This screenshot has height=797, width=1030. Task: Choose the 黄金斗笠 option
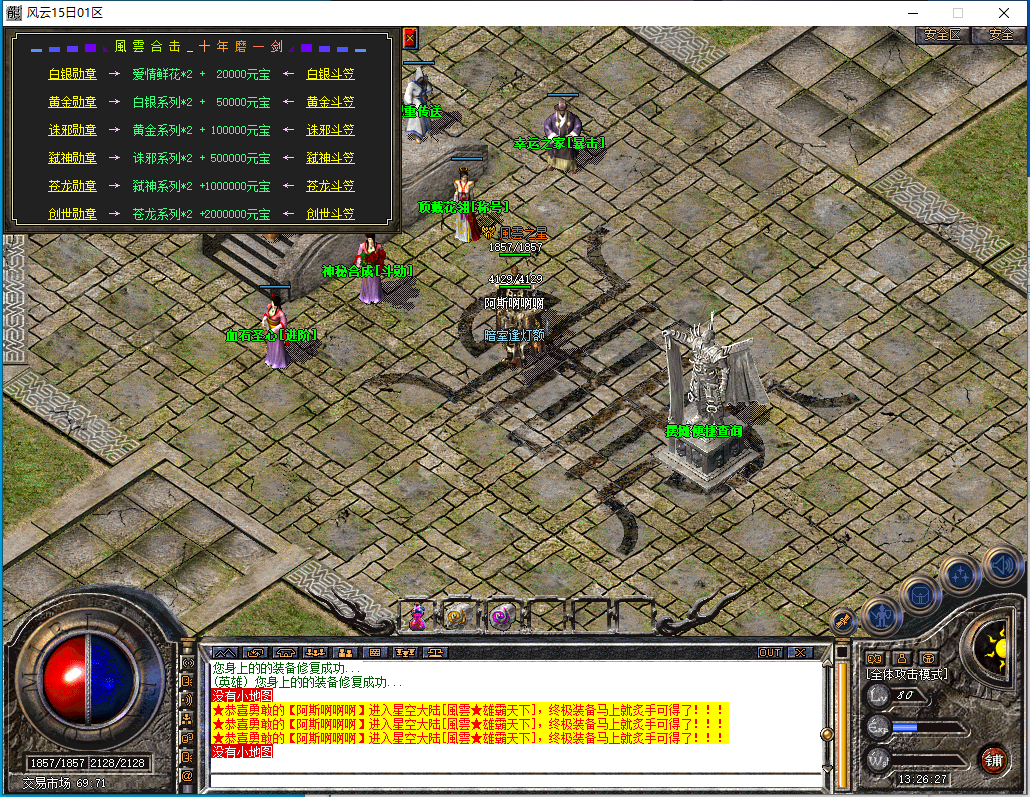(330, 102)
